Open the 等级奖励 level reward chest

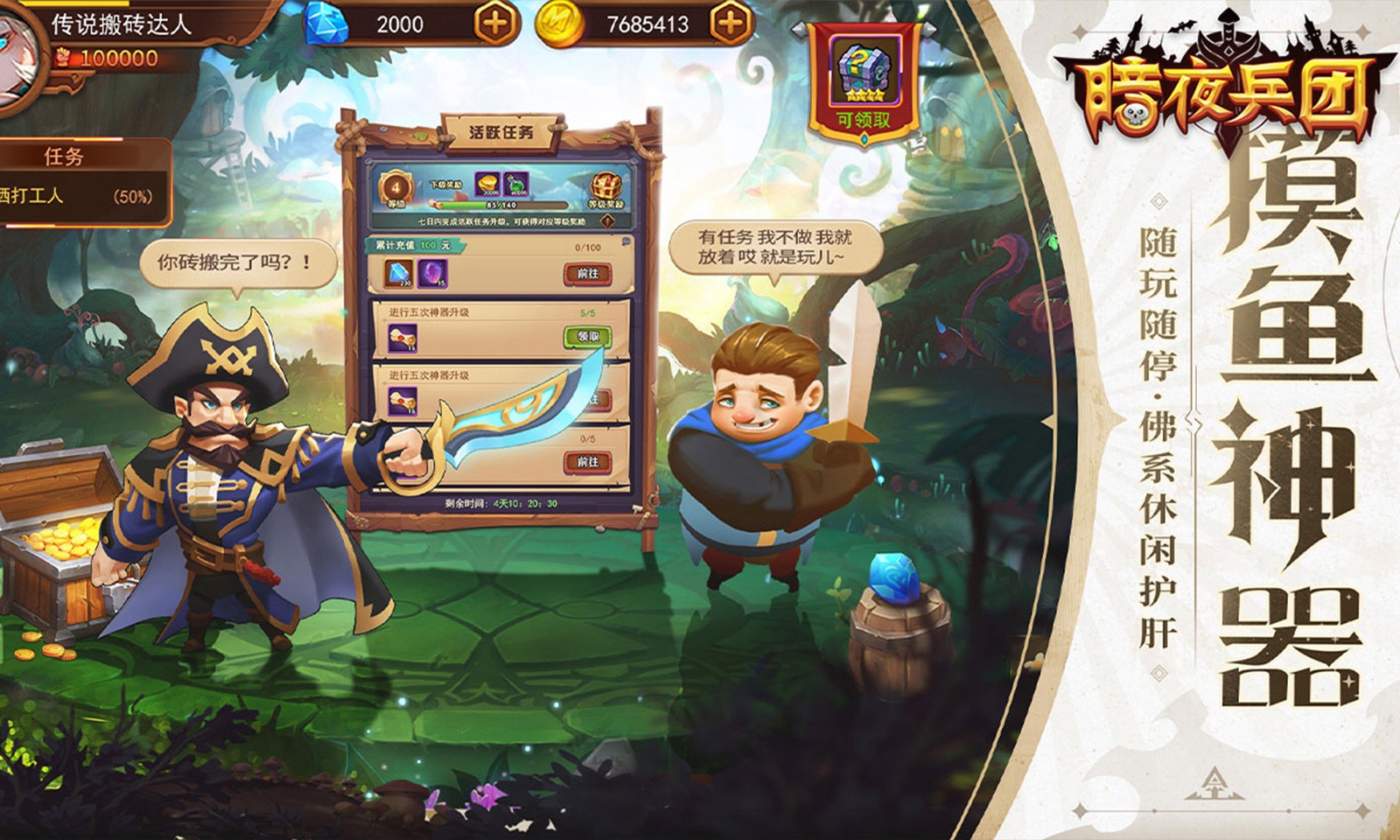click(x=605, y=189)
